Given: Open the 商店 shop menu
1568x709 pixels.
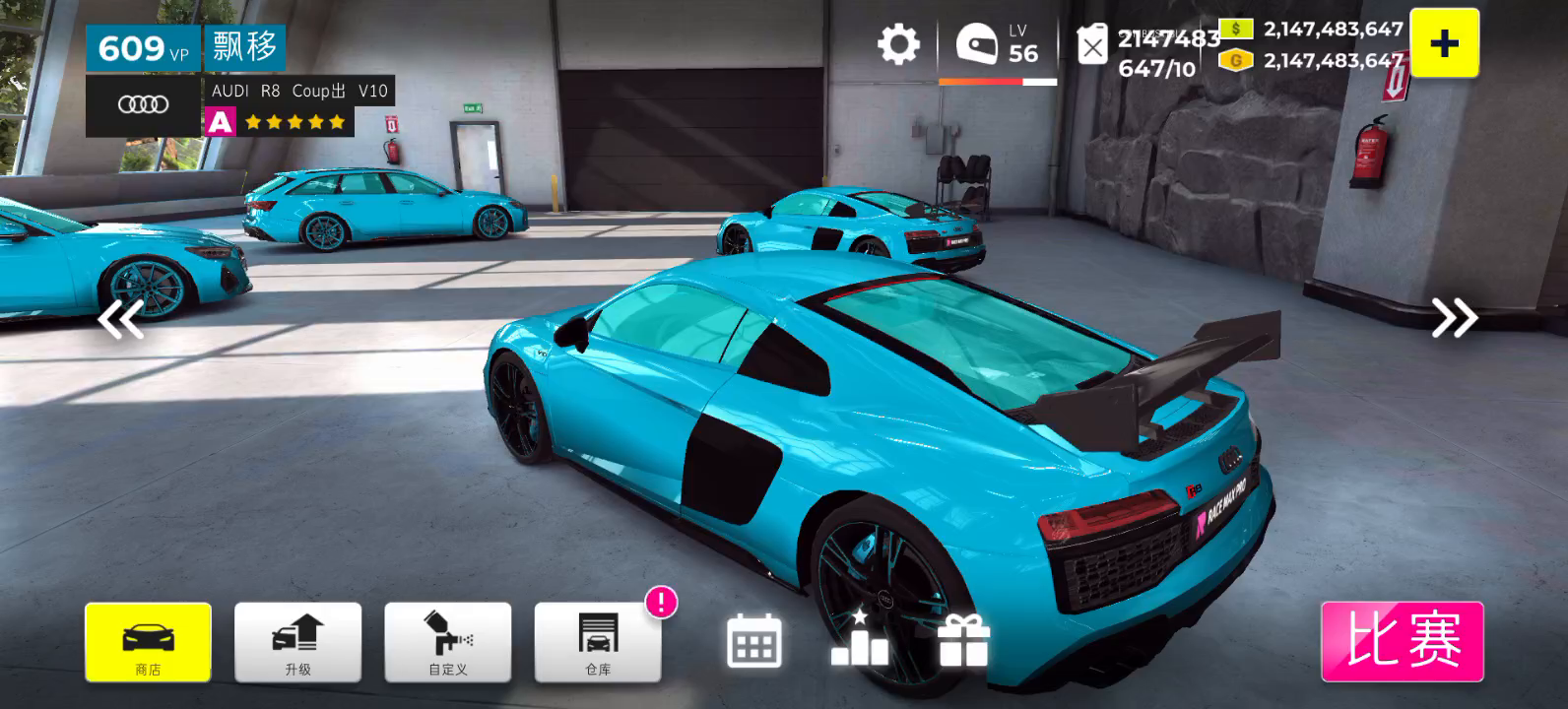Looking at the screenshot, I should tap(148, 642).
